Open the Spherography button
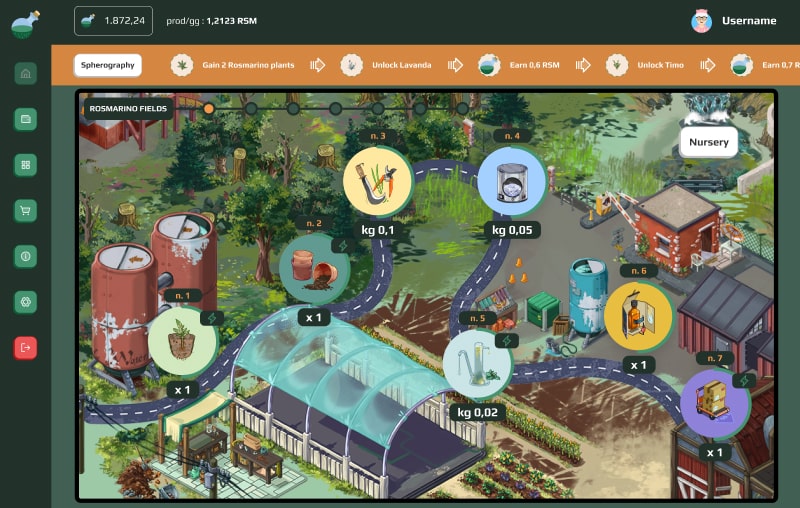The image size is (800, 508). point(107,65)
